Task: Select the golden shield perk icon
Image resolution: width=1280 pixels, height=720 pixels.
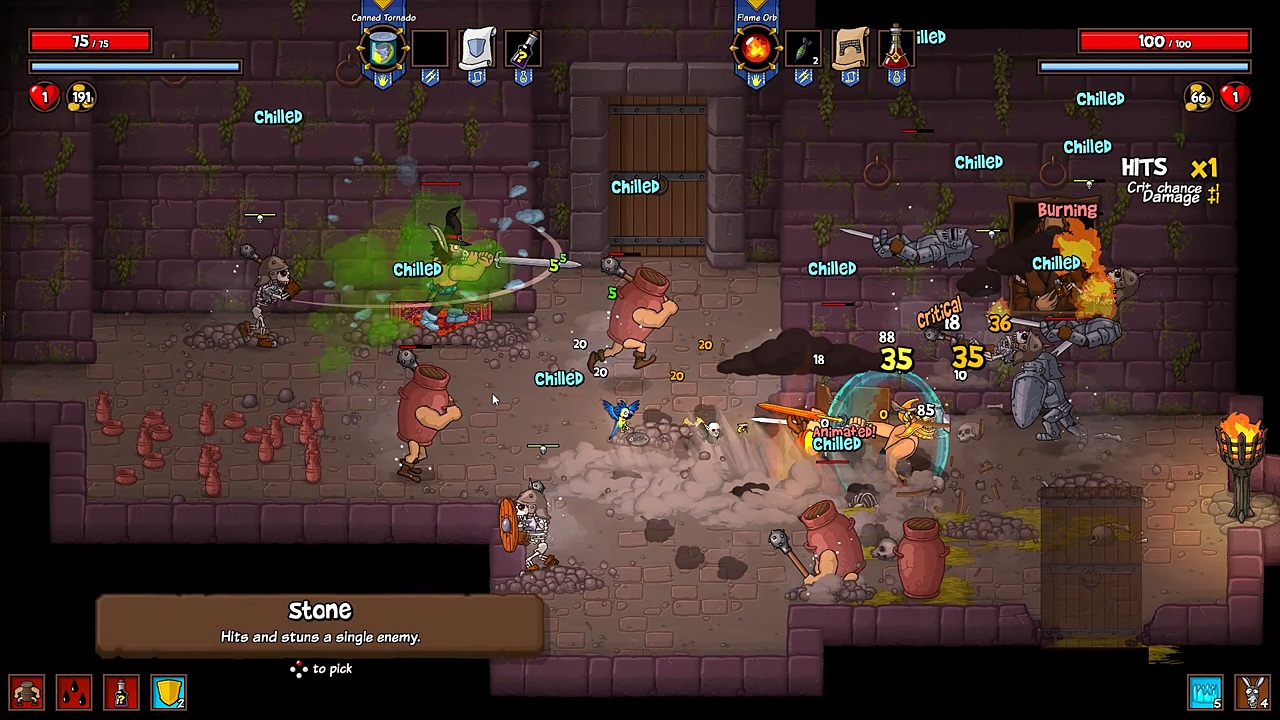Action: (169, 692)
